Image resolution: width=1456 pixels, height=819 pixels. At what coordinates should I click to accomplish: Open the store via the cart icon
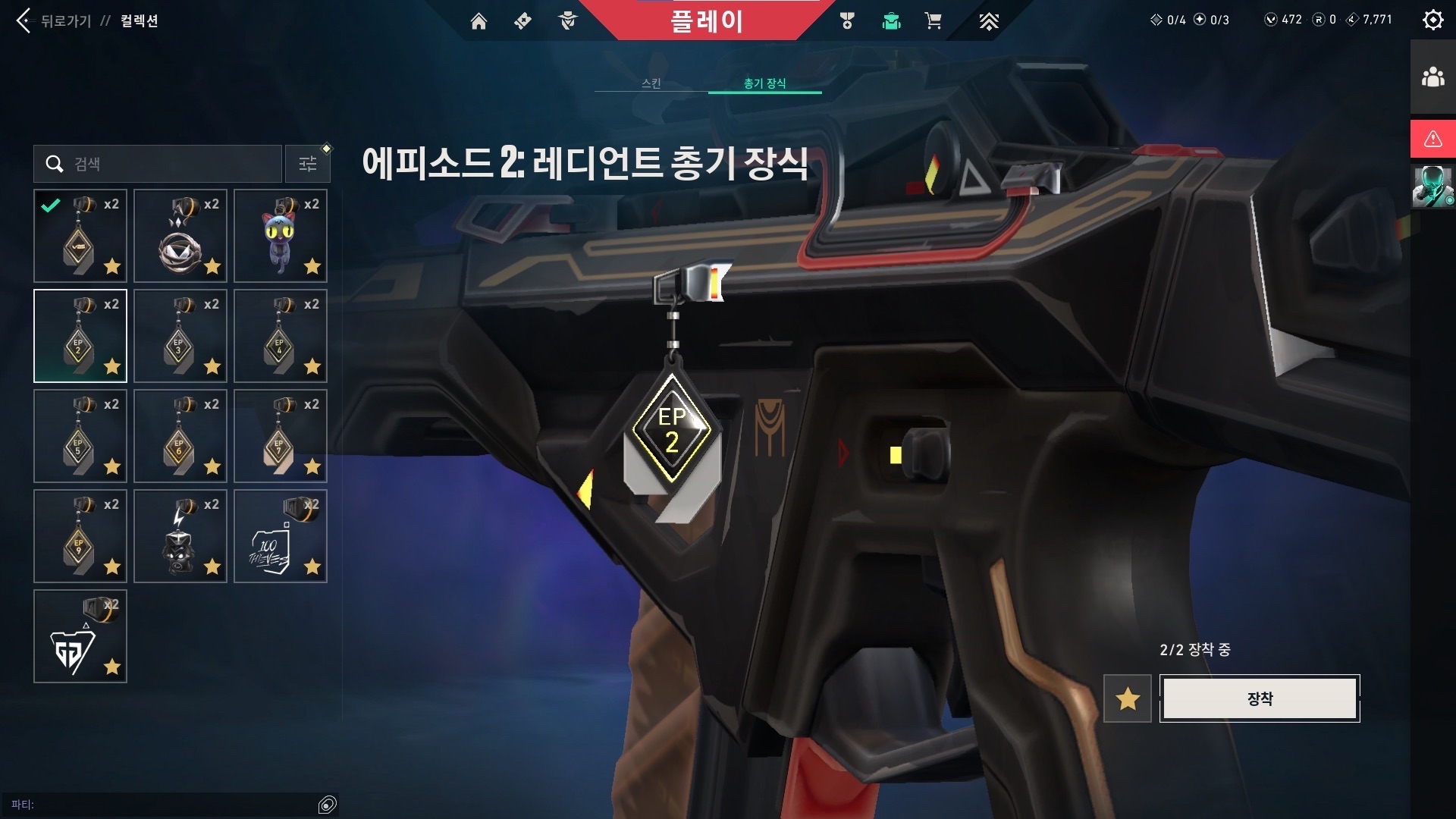coord(934,21)
